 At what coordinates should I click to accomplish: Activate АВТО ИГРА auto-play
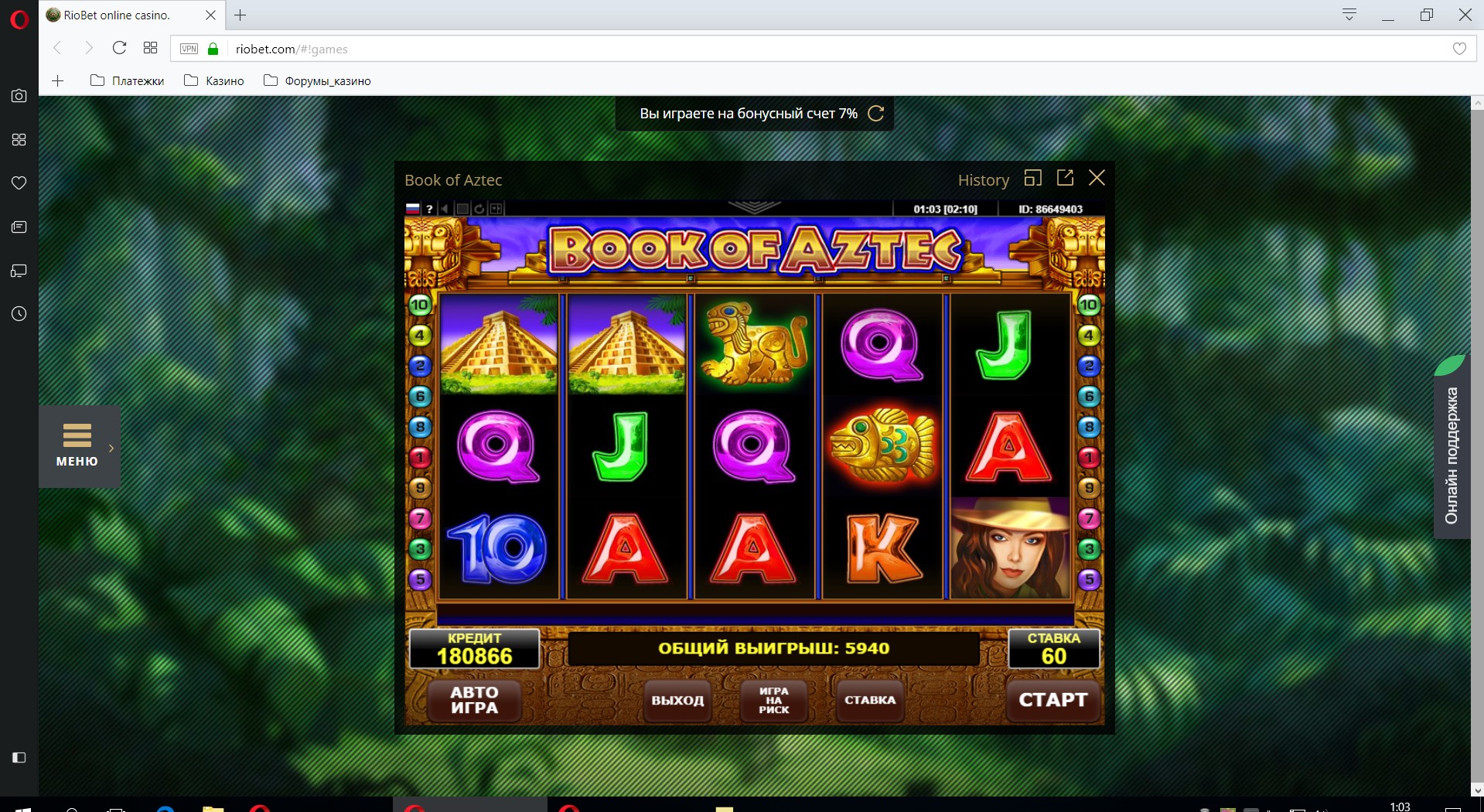tap(474, 700)
